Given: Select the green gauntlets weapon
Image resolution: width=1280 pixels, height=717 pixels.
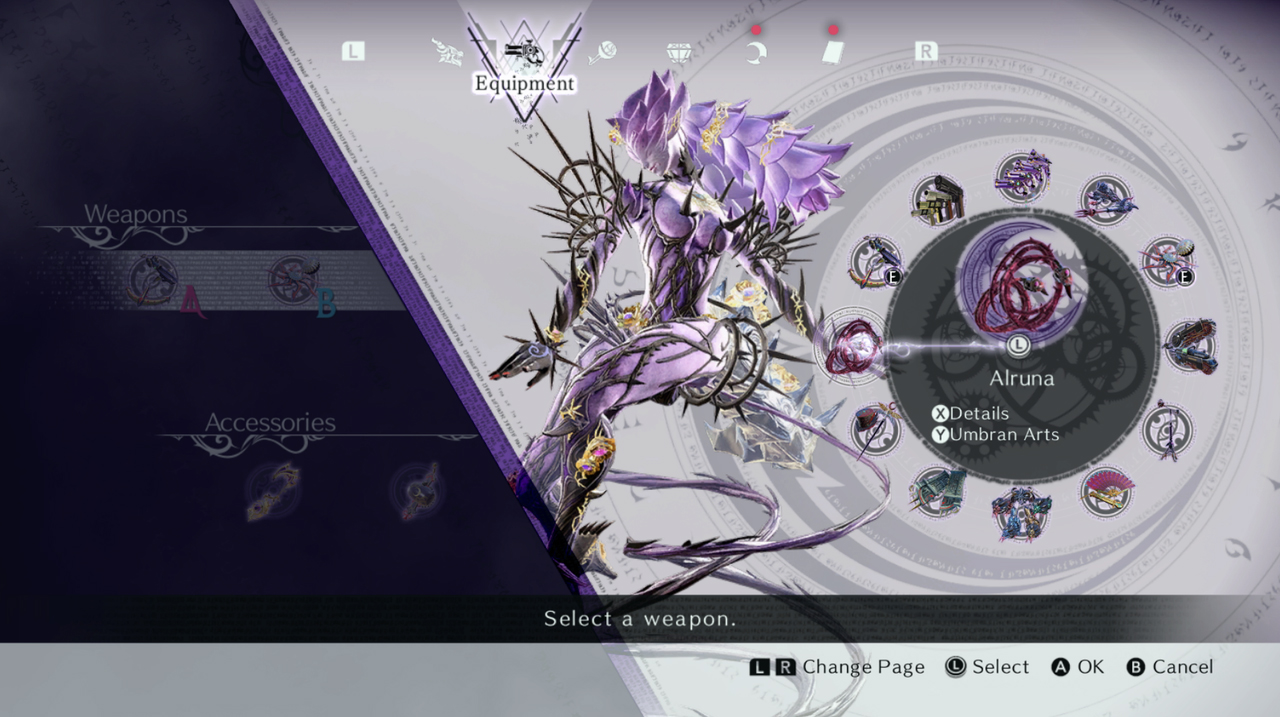Looking at the screenshot, I should (x=938, y=491).
